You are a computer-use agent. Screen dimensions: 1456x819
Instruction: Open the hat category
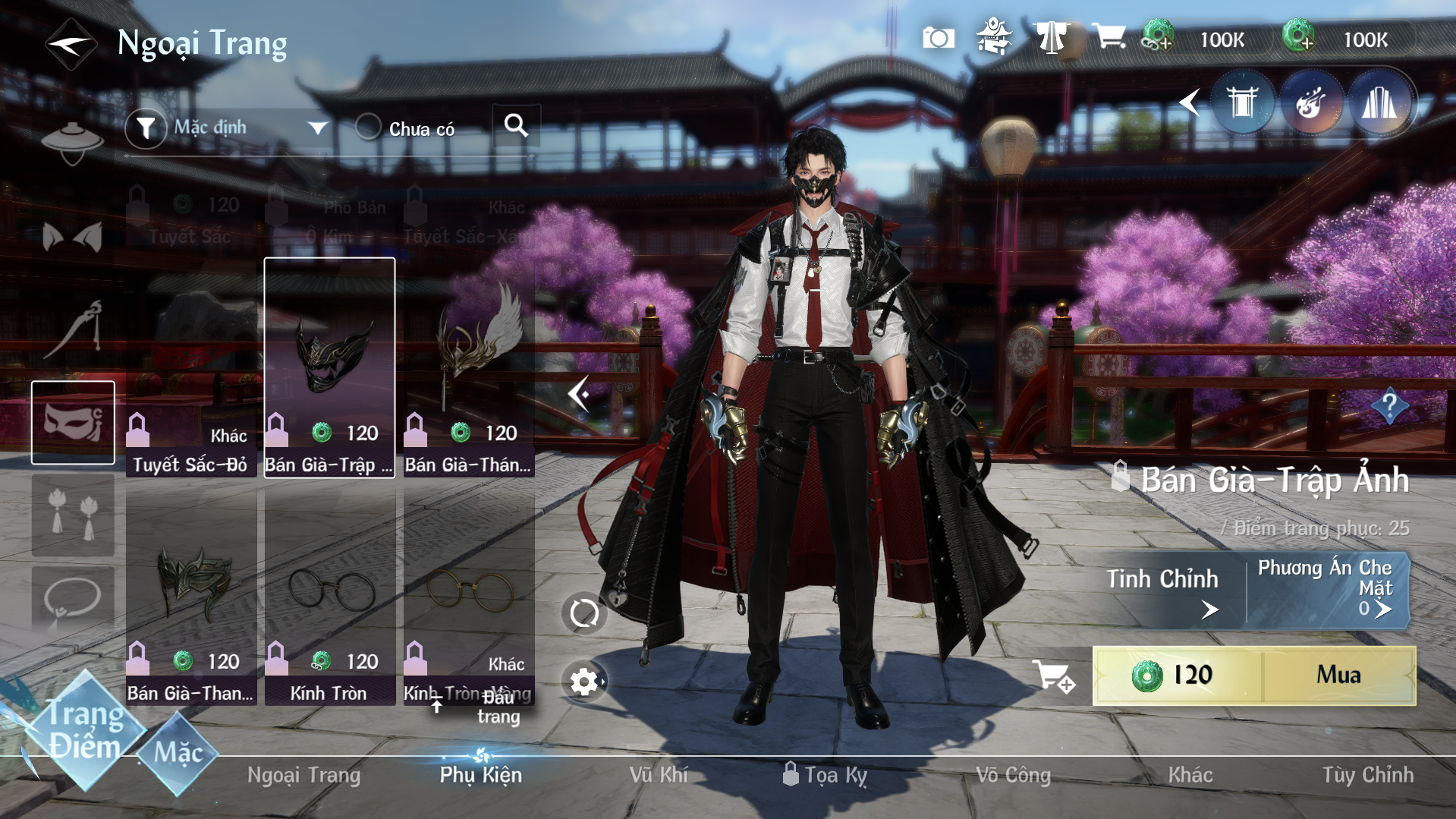coord(73,142)
